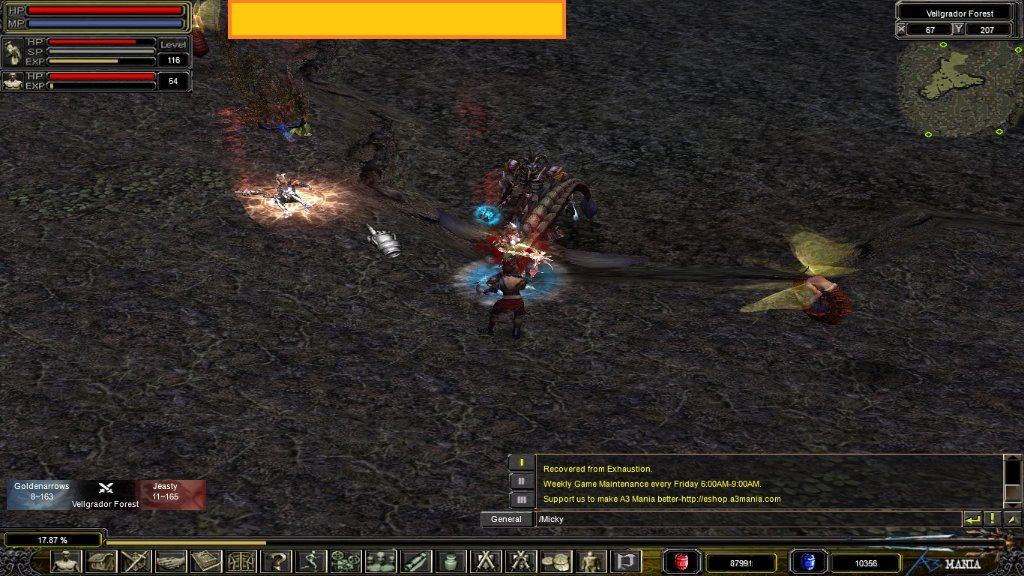Viewport: 1024px width, 576px height.
Task: Toggle the running figure icon
Action: pyautogui.click(x=310, y=562)
